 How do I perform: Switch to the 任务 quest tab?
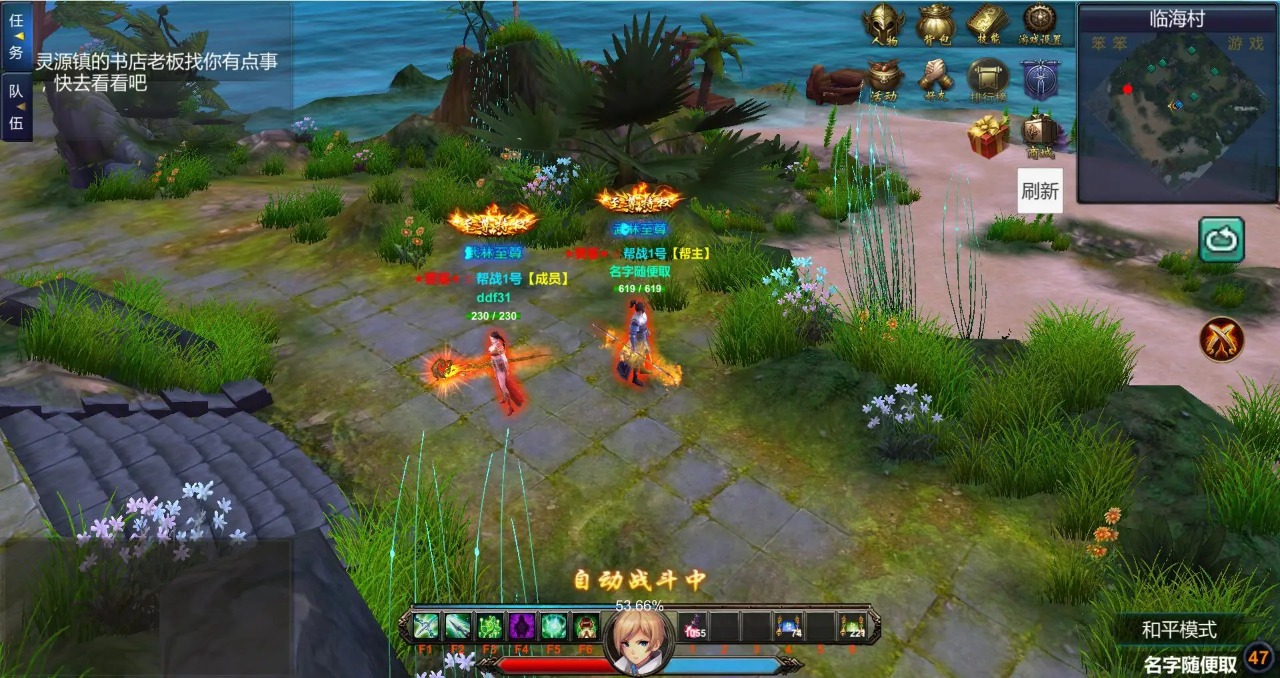16,37
